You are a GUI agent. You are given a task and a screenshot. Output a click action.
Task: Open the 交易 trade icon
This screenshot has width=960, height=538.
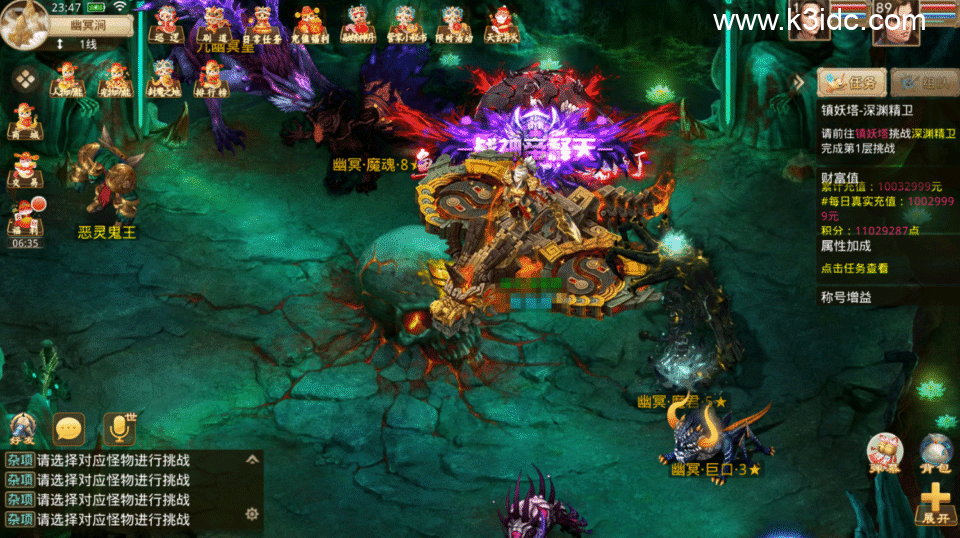[x=23, y=169]
